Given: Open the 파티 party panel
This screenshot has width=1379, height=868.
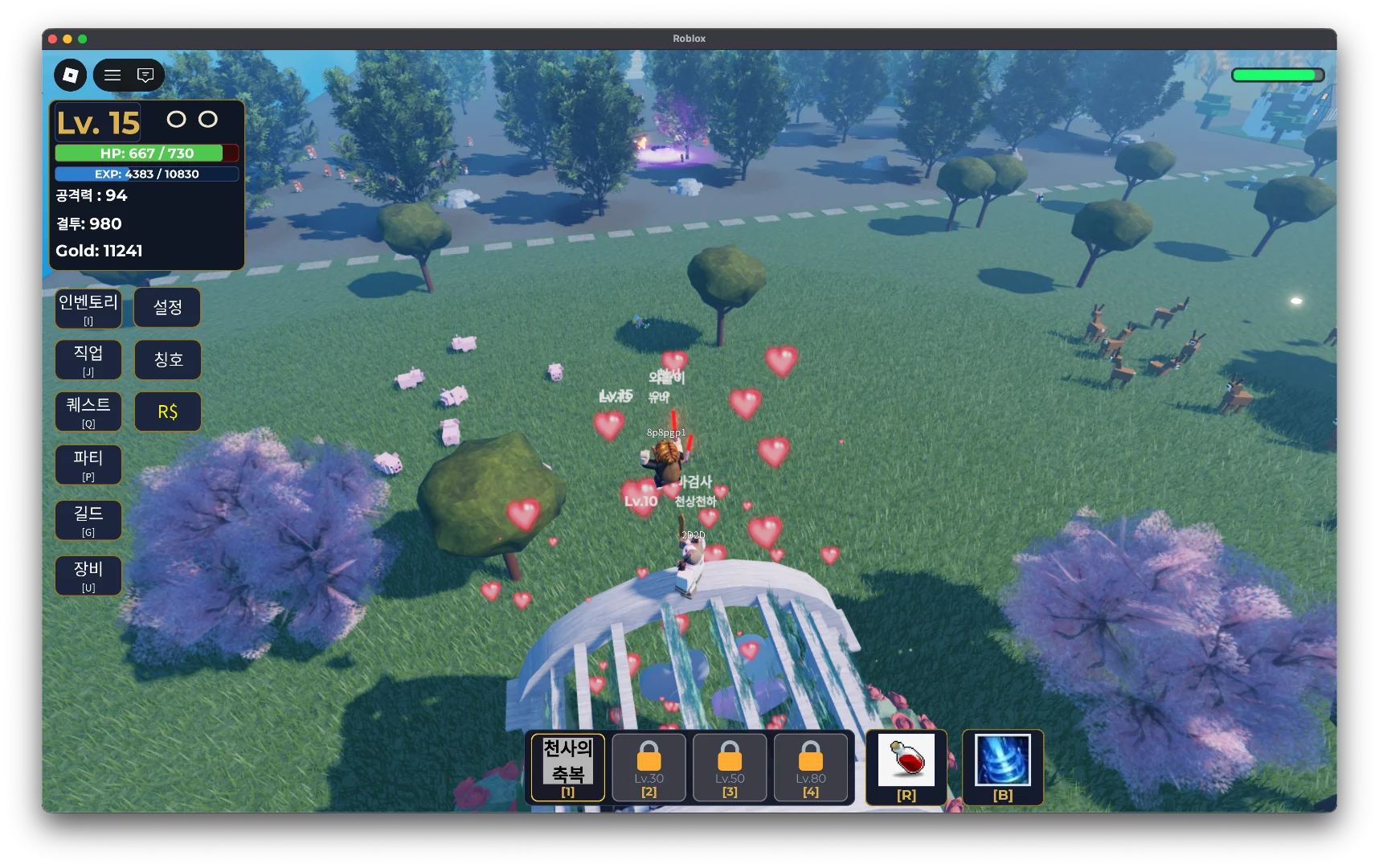Looking at the screenshot, I should coord(88,465).
